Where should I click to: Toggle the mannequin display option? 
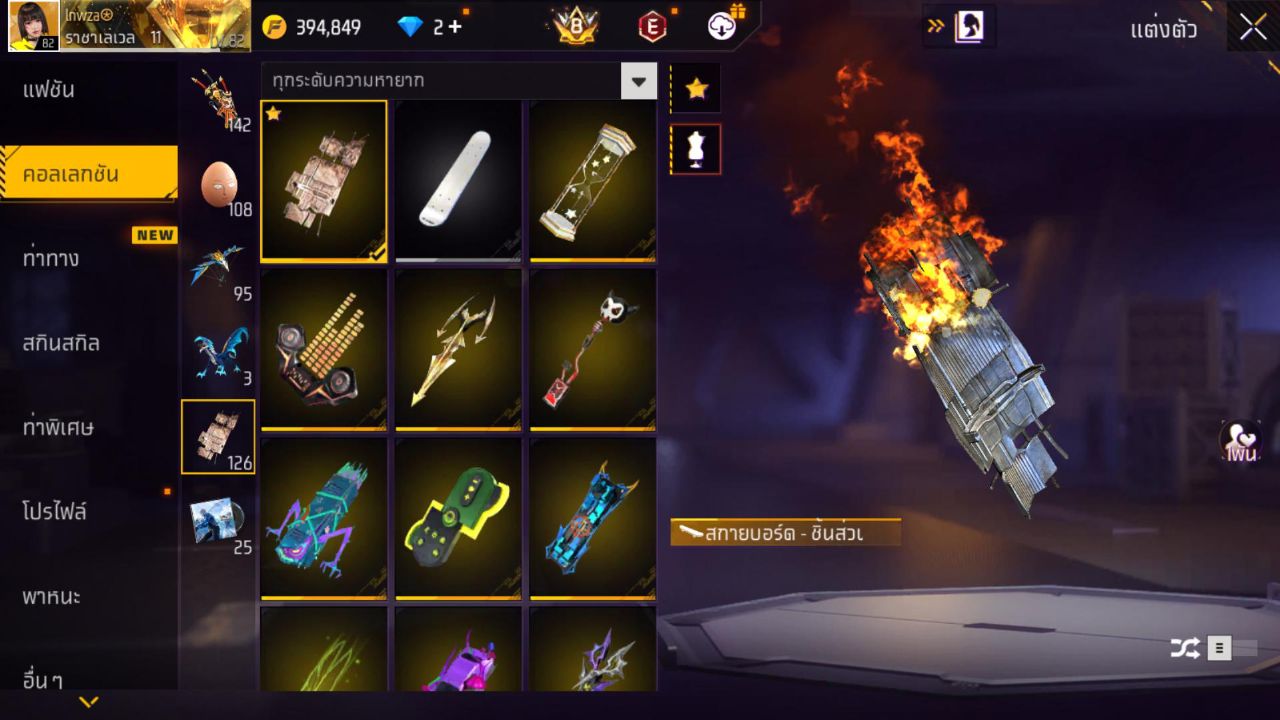(x=695, y=148)
